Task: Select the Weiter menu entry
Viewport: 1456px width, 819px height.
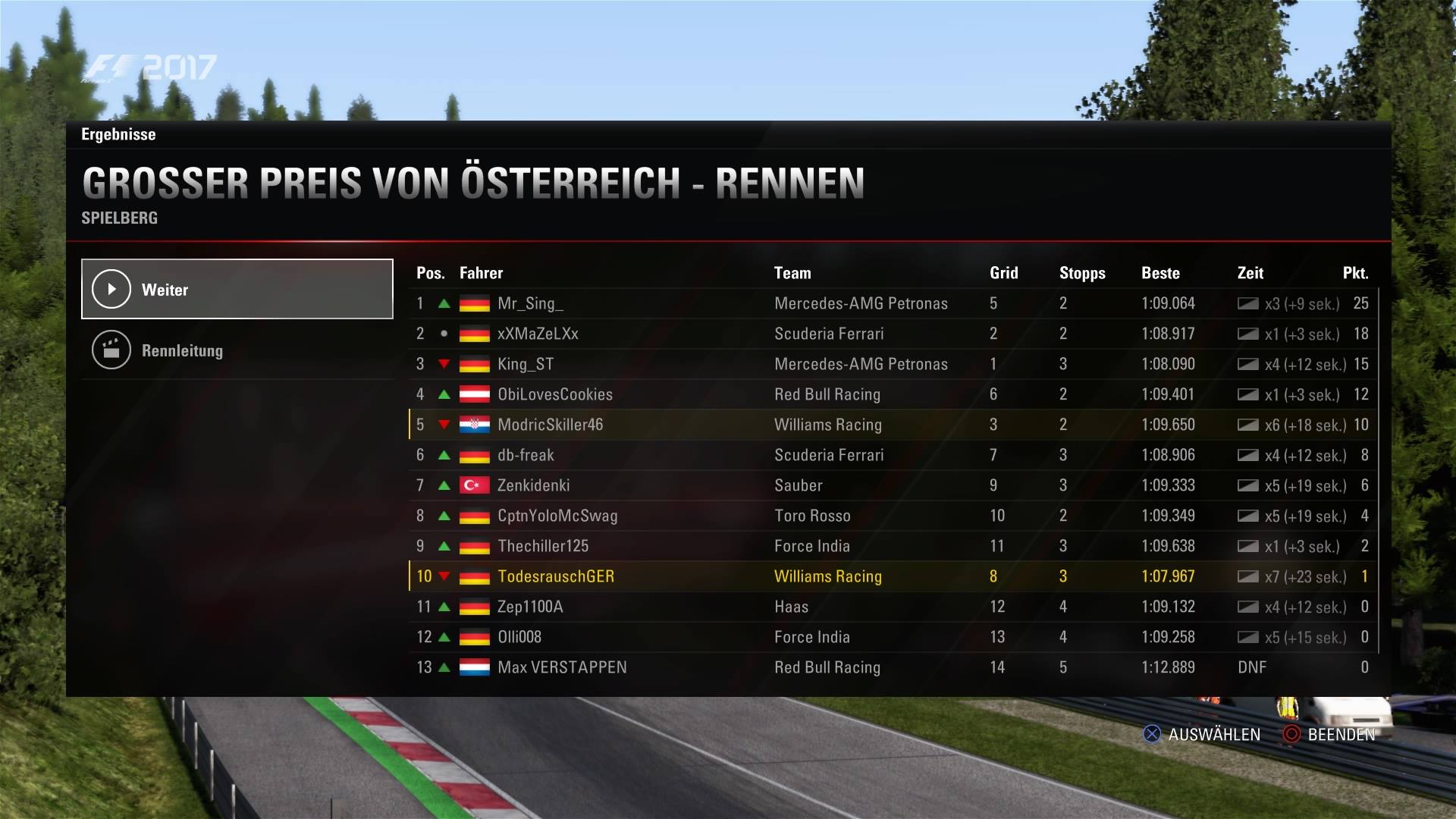Action: [237, 289]
